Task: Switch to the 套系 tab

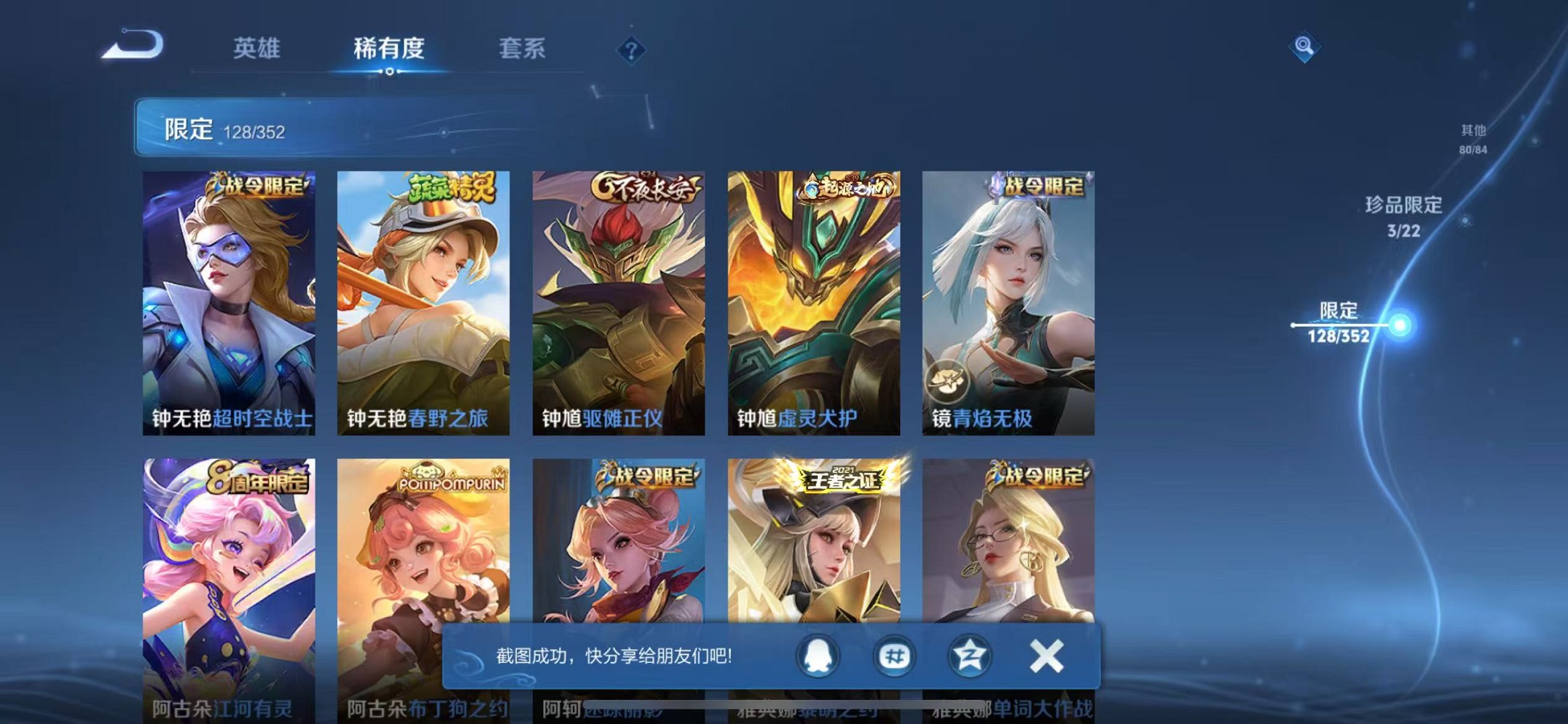Action: pos(522,50)
